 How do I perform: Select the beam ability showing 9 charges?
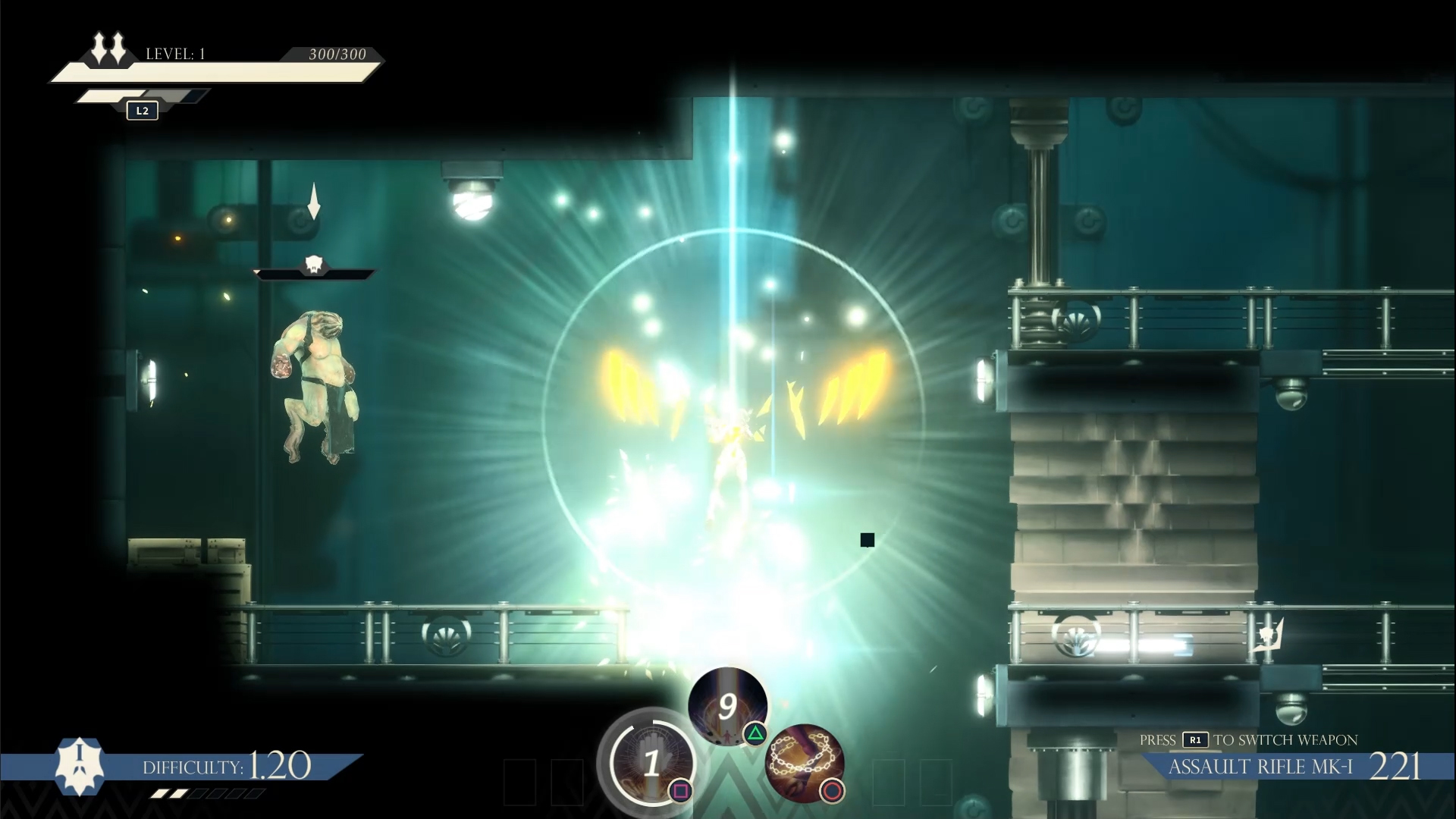727,707
